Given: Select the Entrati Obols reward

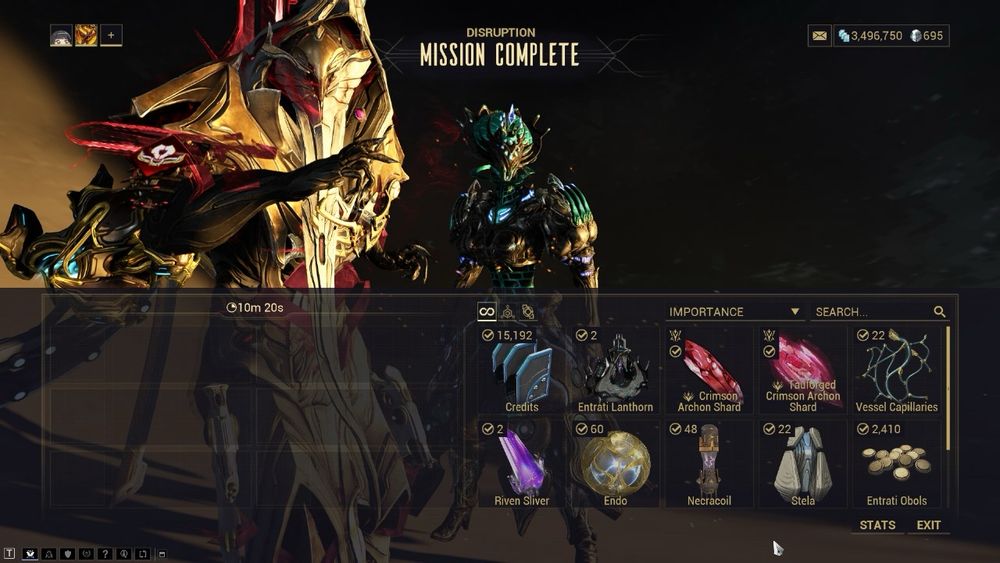Looking at the screenshot, I should click(x=897, y=464).
